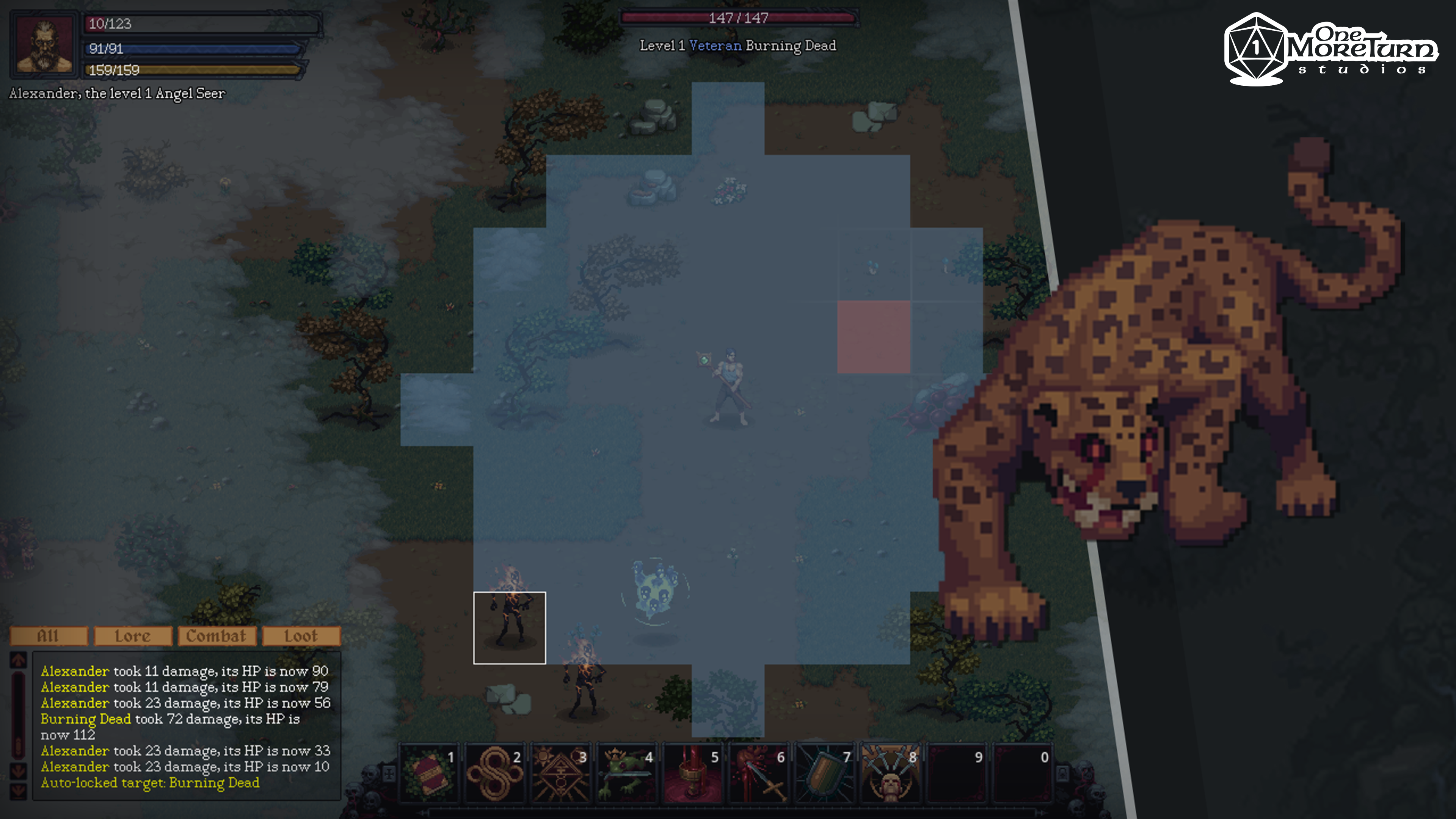
Task: Select the white-framed Burning Dead target
Action: (x=509, y=628)
